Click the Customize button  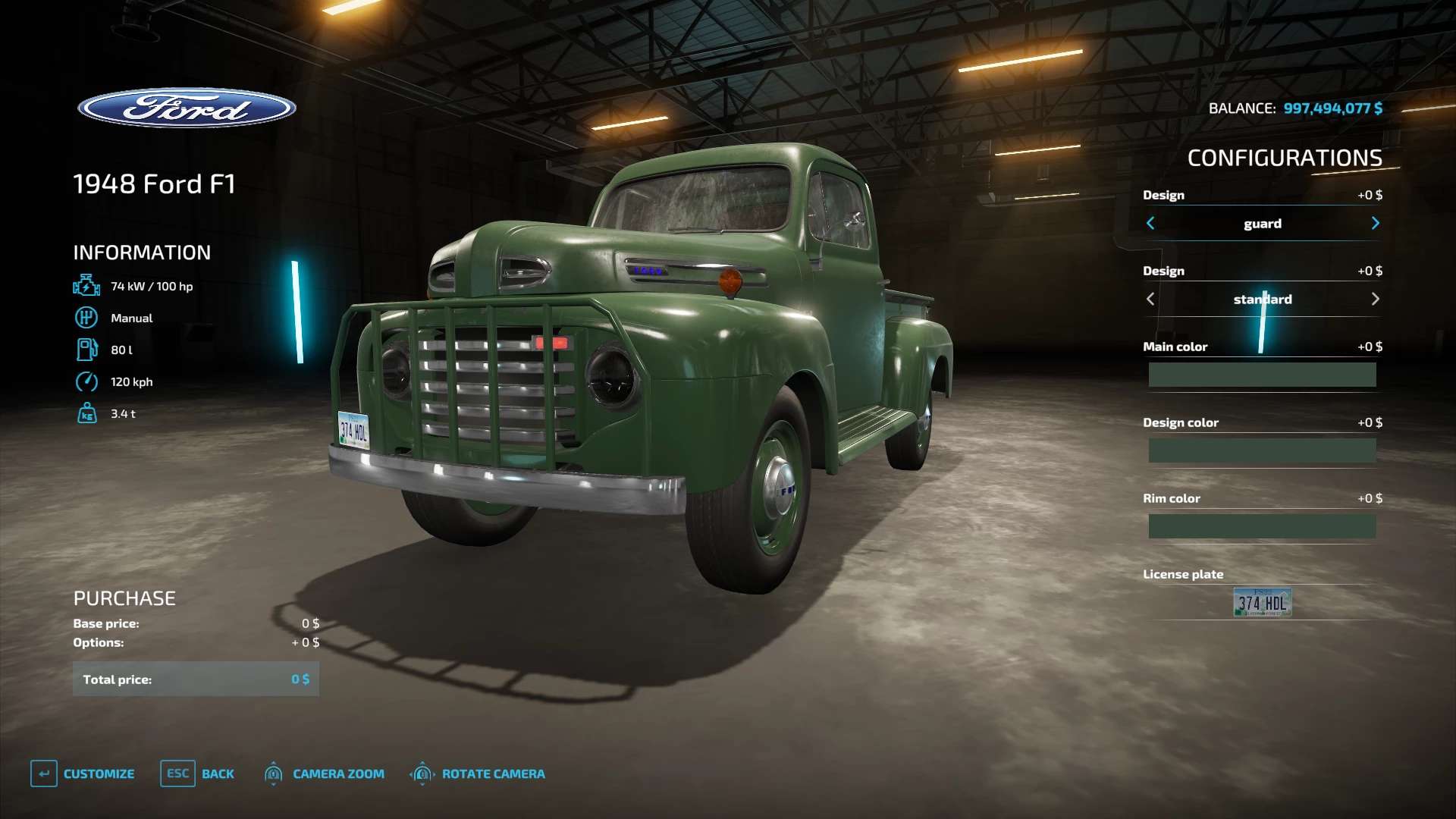coord(83,773)
